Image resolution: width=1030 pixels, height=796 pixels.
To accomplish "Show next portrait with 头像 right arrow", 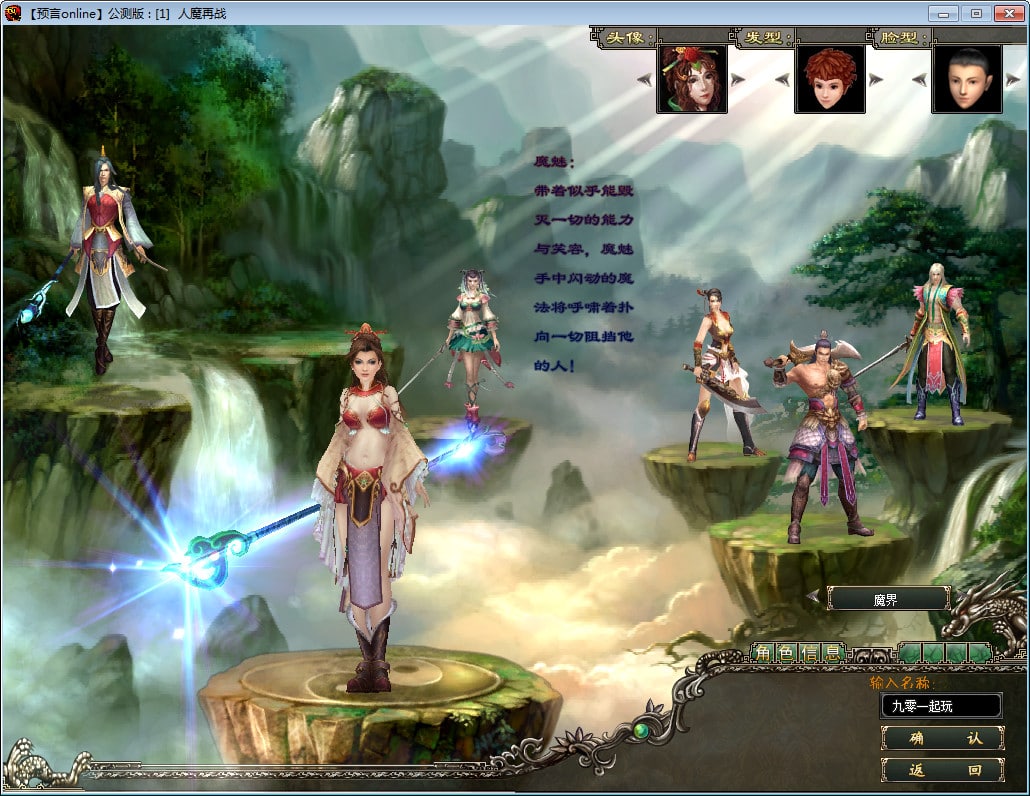I will 738,80.
